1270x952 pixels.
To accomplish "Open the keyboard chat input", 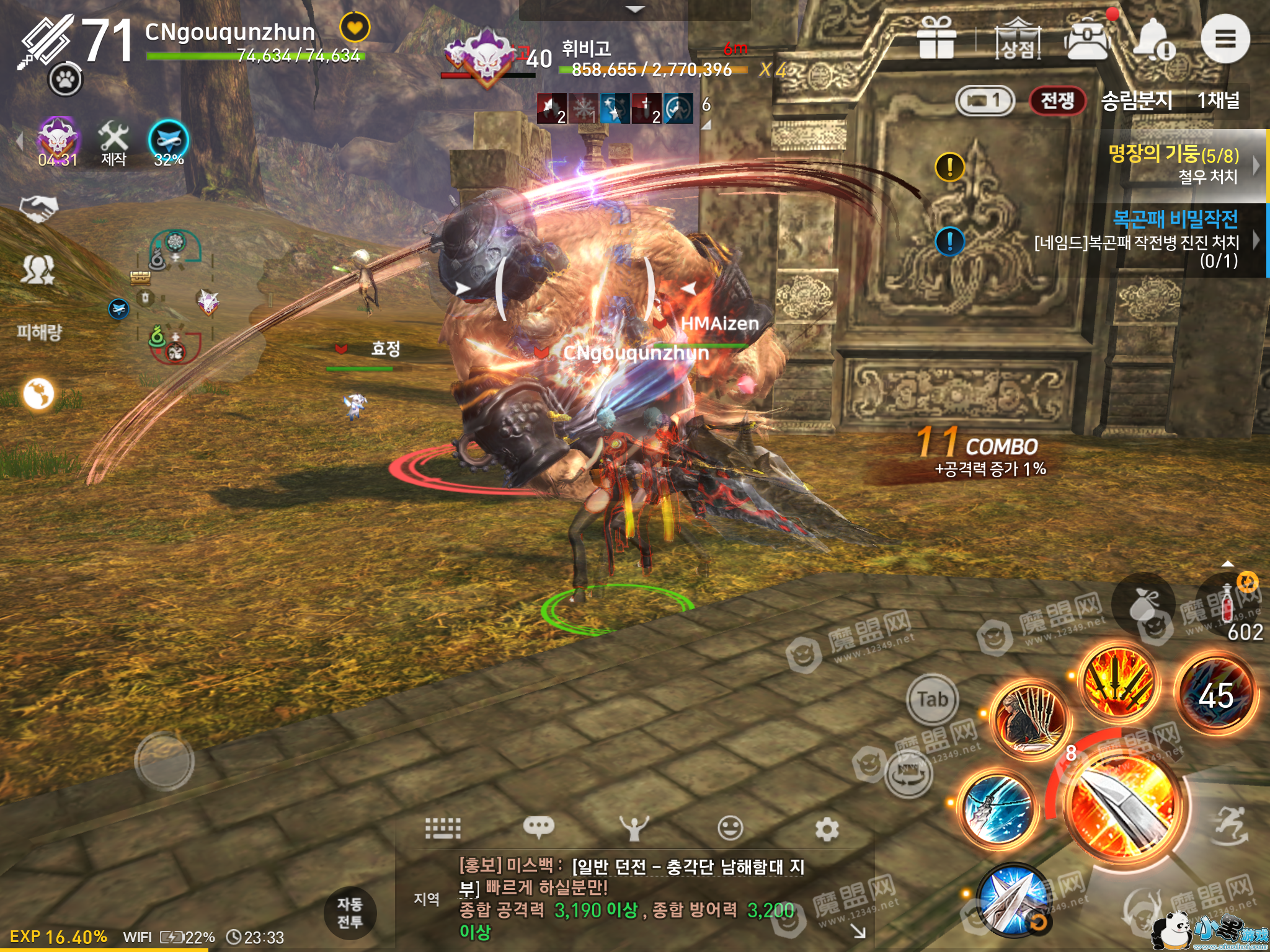I will click(443, 827).
